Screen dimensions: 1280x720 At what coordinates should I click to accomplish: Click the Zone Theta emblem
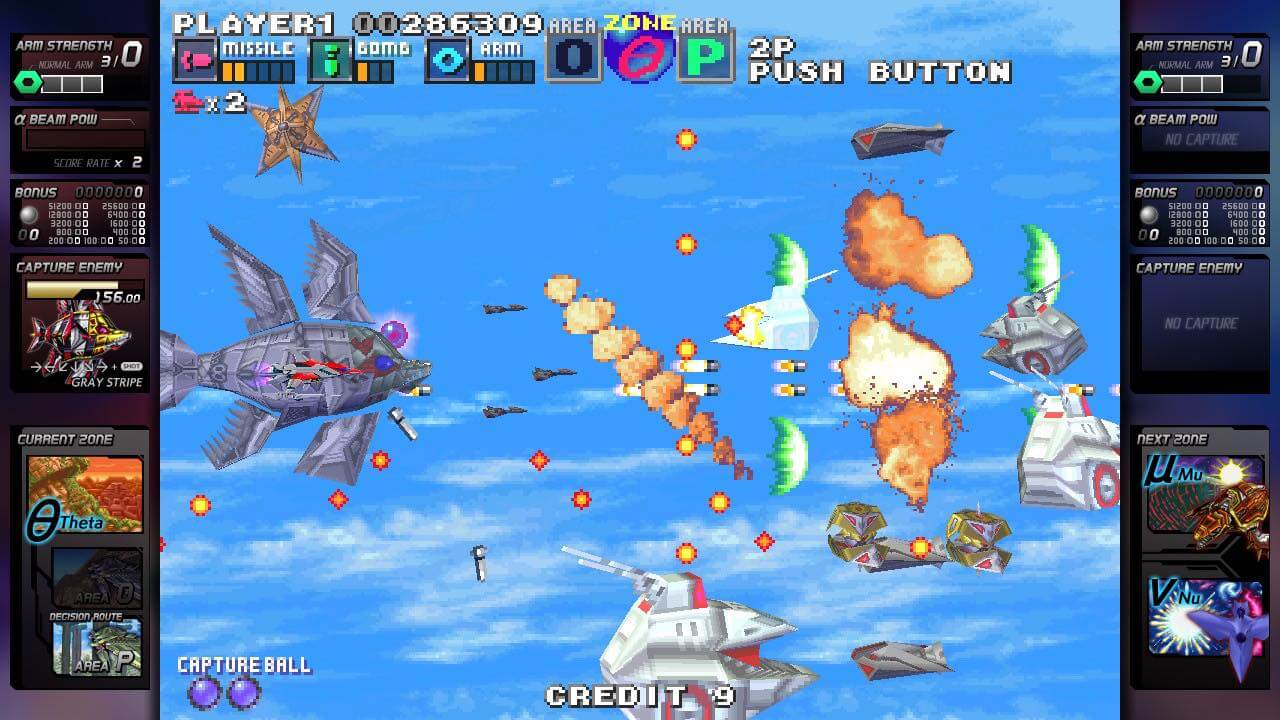(639, 56)
